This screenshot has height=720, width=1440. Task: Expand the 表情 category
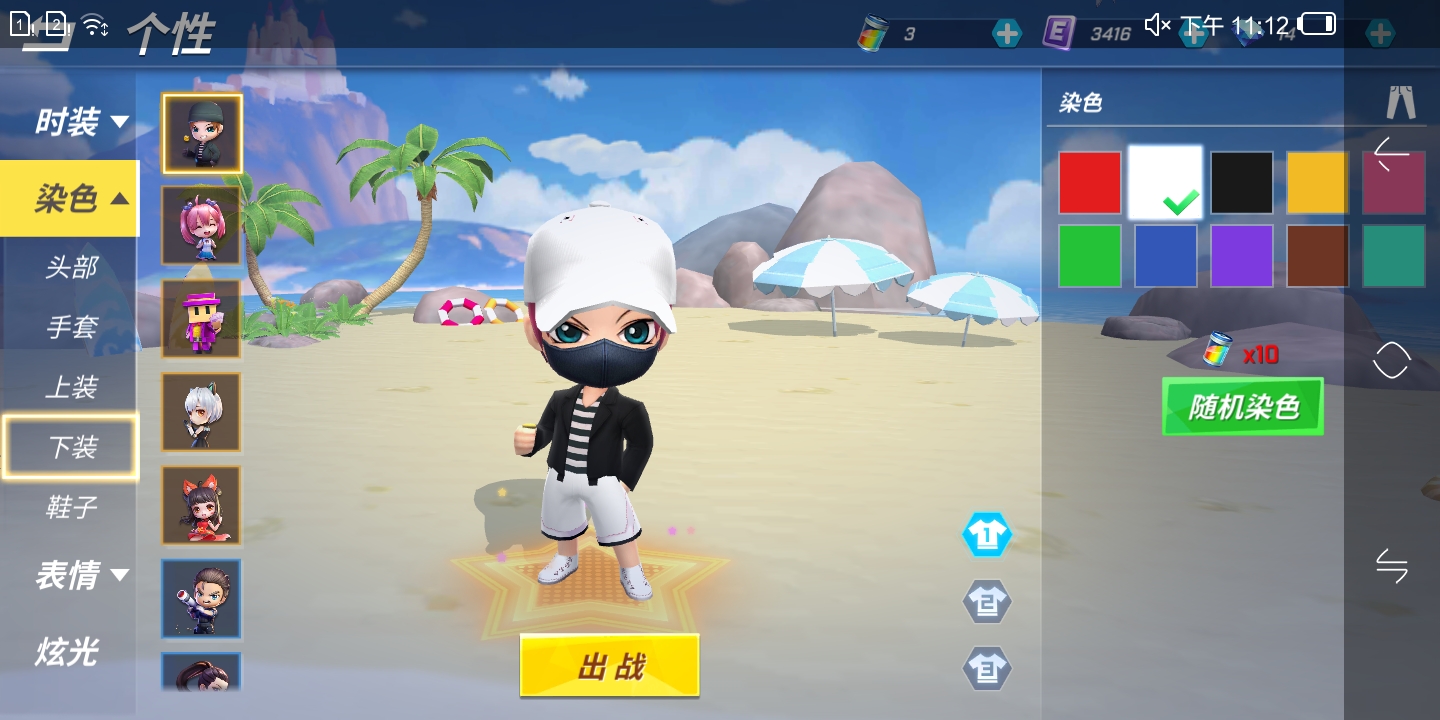click(x=80, y=575)
